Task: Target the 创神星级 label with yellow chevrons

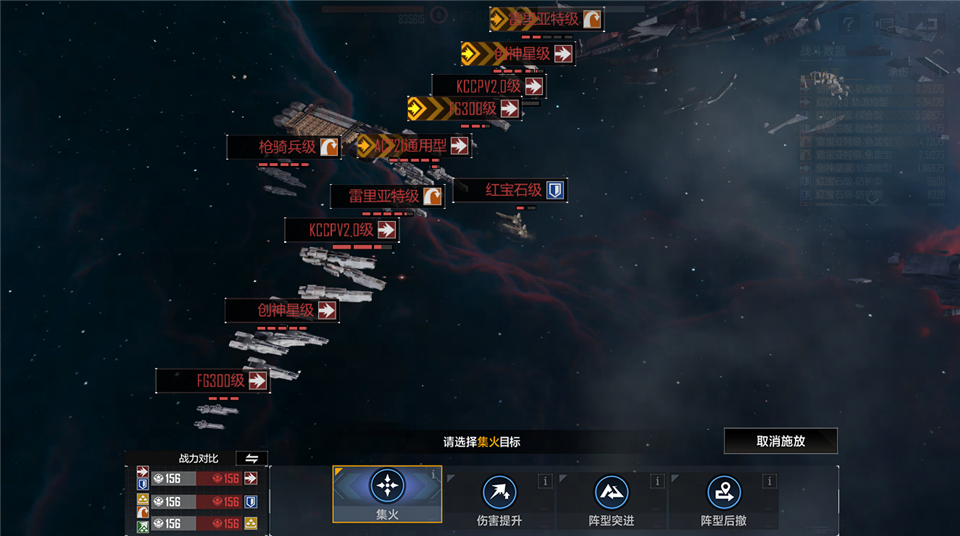Action: click(518, 53)
